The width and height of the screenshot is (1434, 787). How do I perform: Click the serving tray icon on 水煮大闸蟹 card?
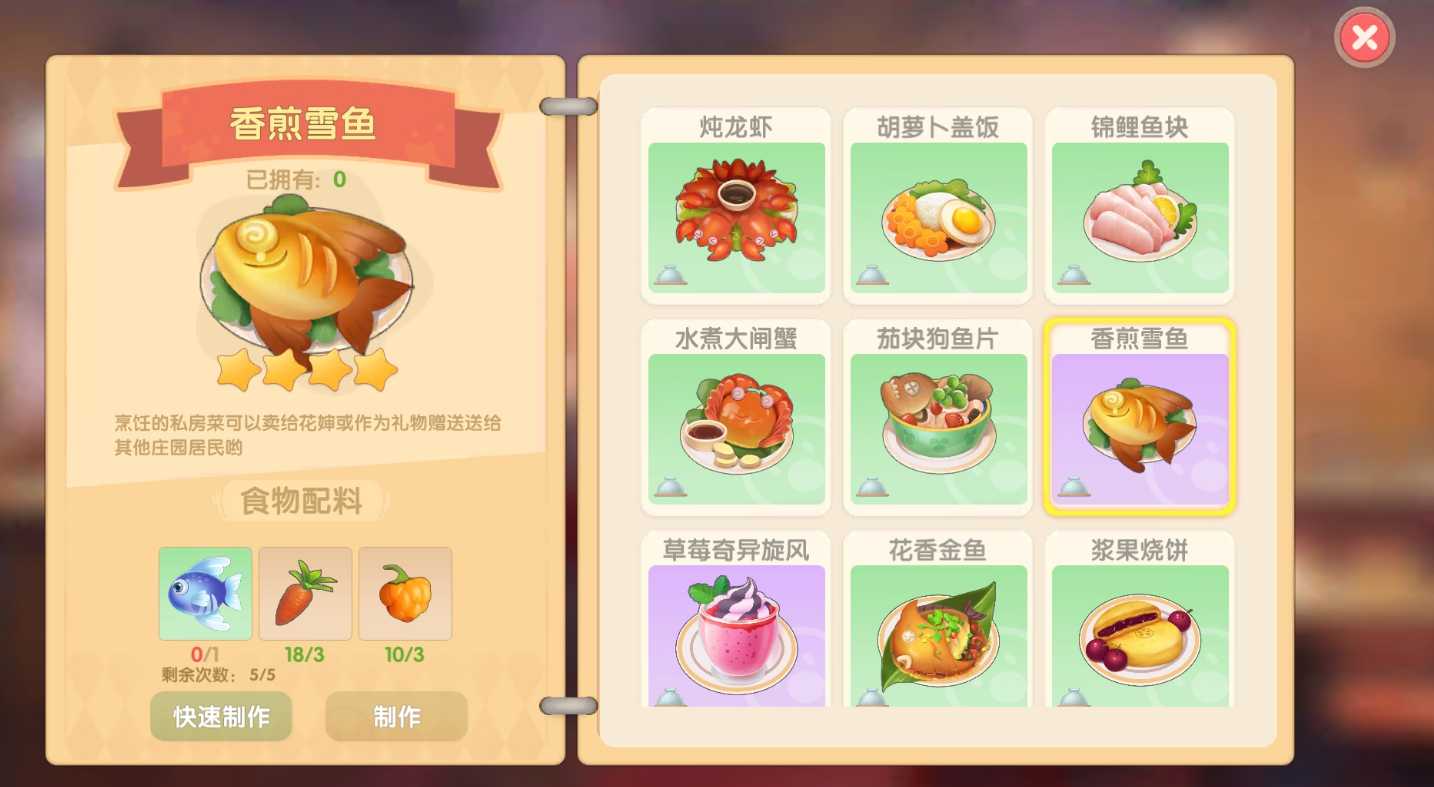click(672, 487)
